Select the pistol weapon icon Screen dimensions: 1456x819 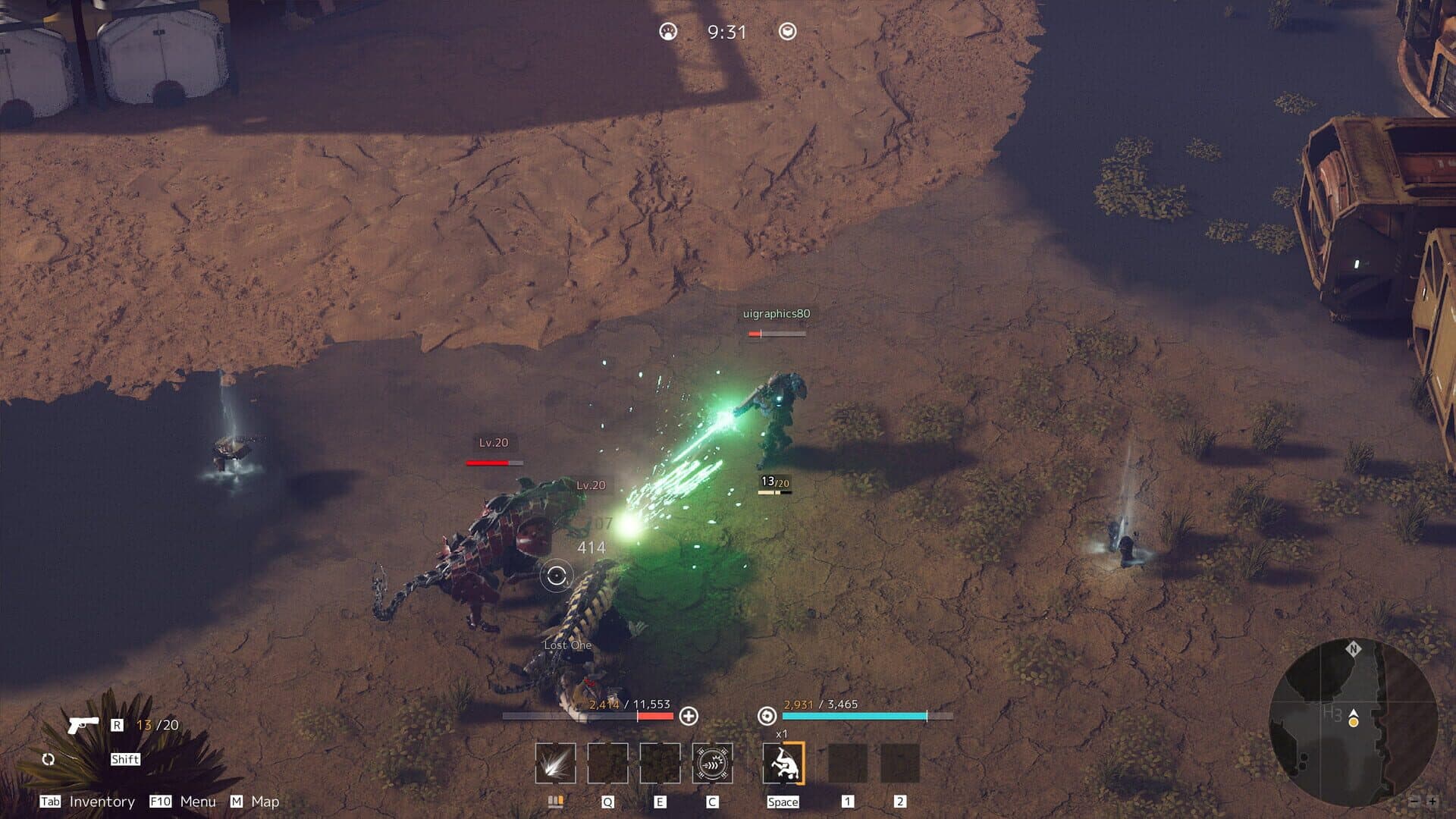83,724
